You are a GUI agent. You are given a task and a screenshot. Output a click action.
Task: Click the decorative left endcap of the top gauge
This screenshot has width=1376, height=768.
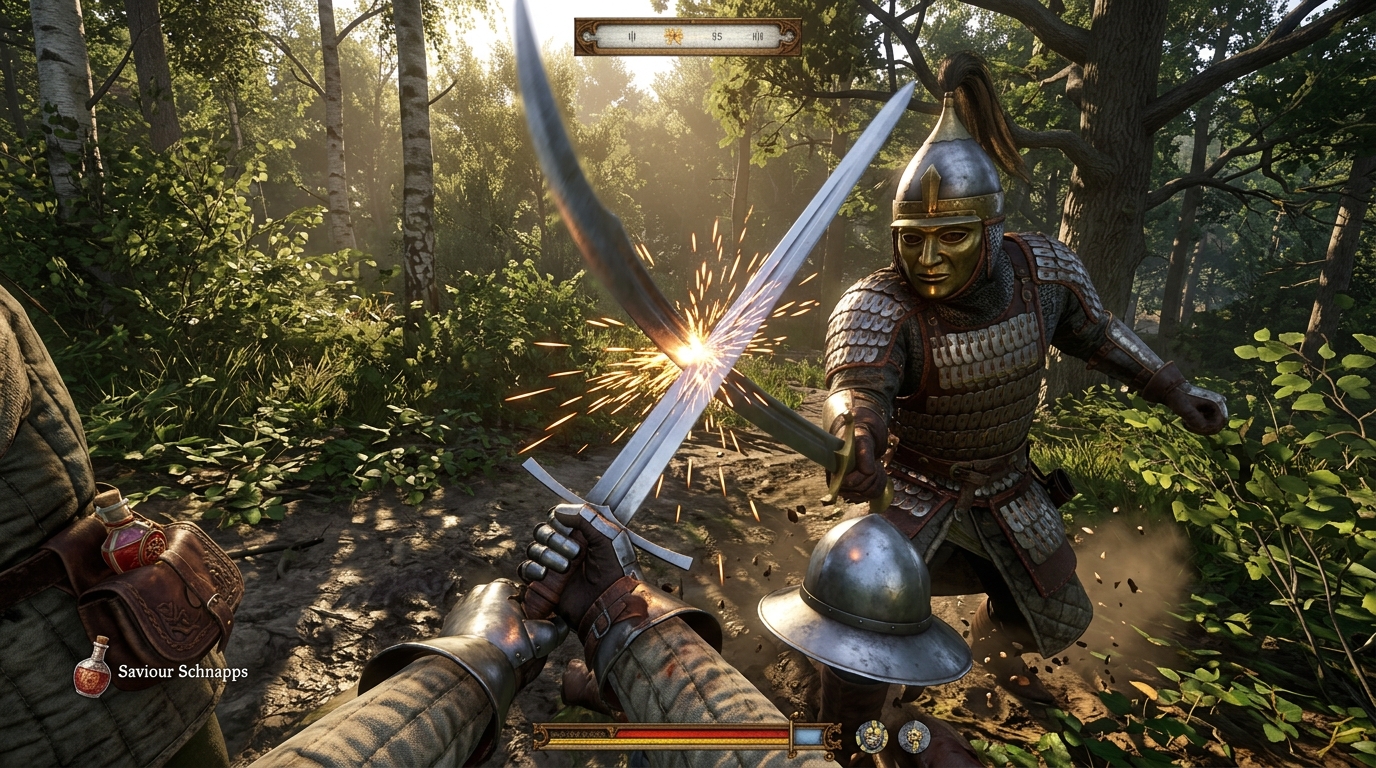587,36
